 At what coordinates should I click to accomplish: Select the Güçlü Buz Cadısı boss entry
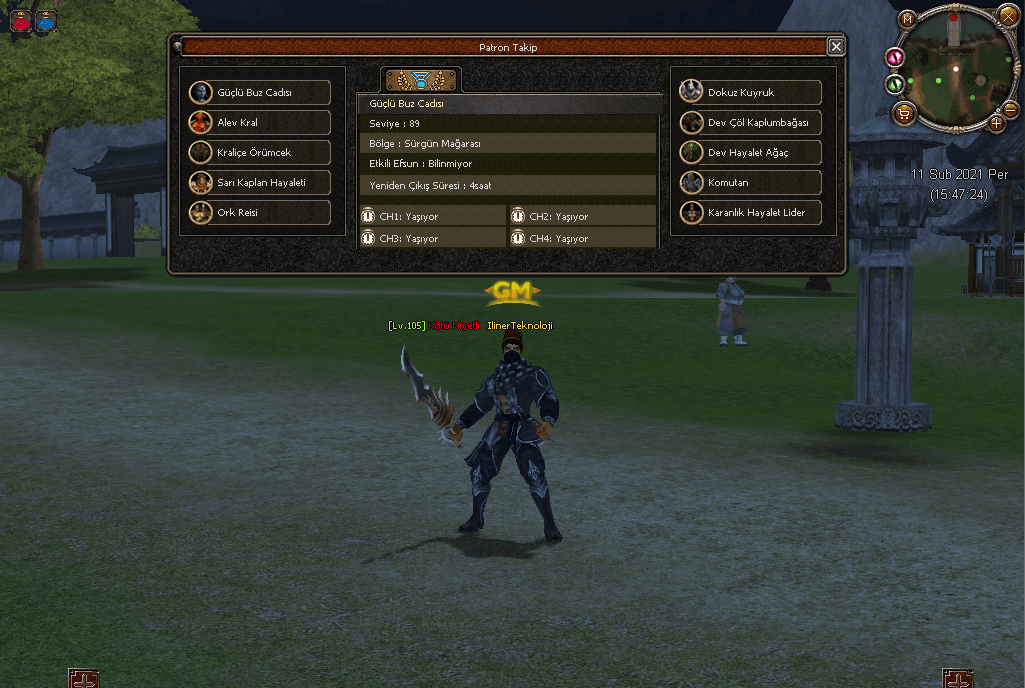pos(260,93)
